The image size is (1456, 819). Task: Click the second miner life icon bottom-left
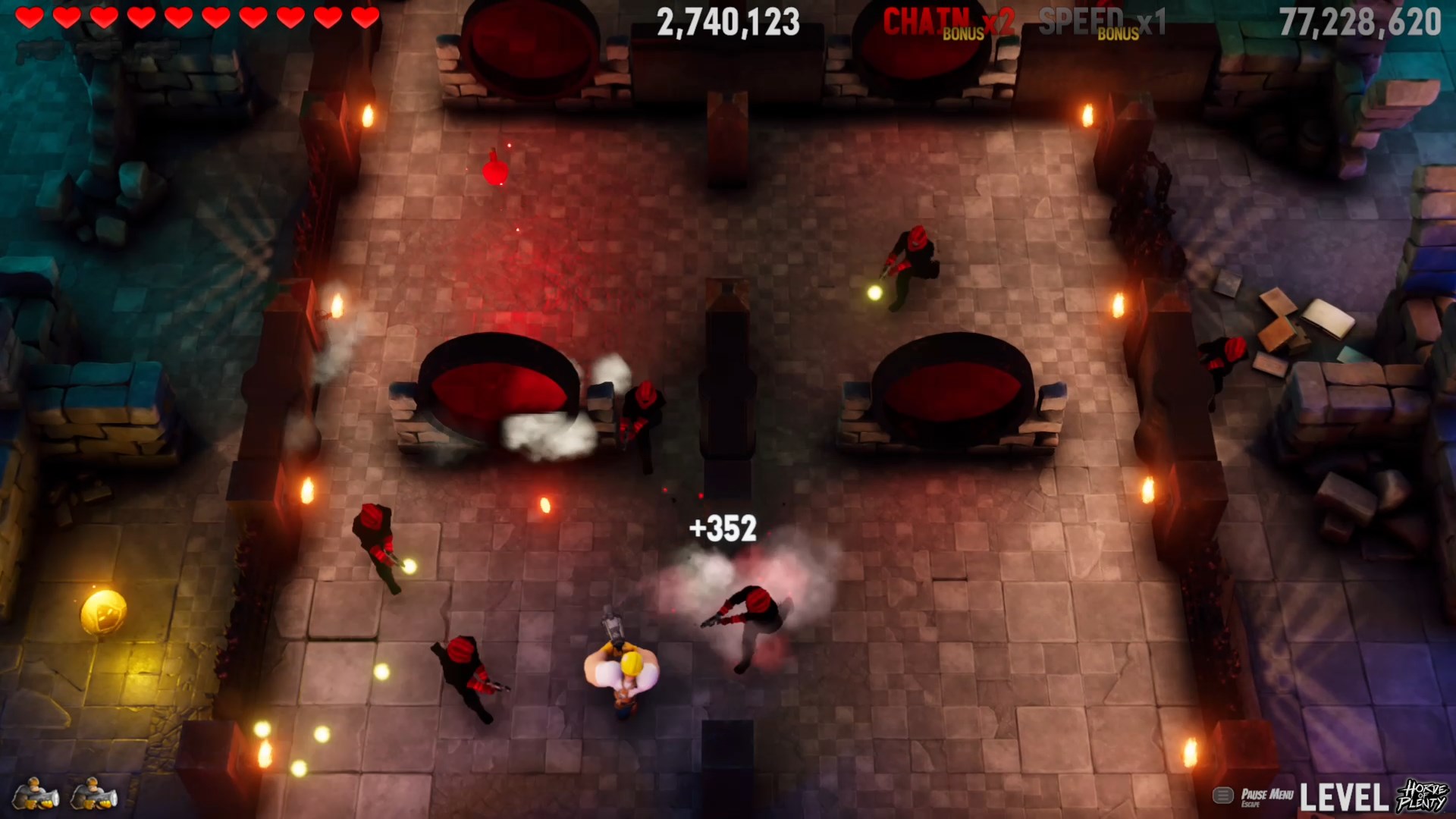pyautogui.click(x=95, y=792)
